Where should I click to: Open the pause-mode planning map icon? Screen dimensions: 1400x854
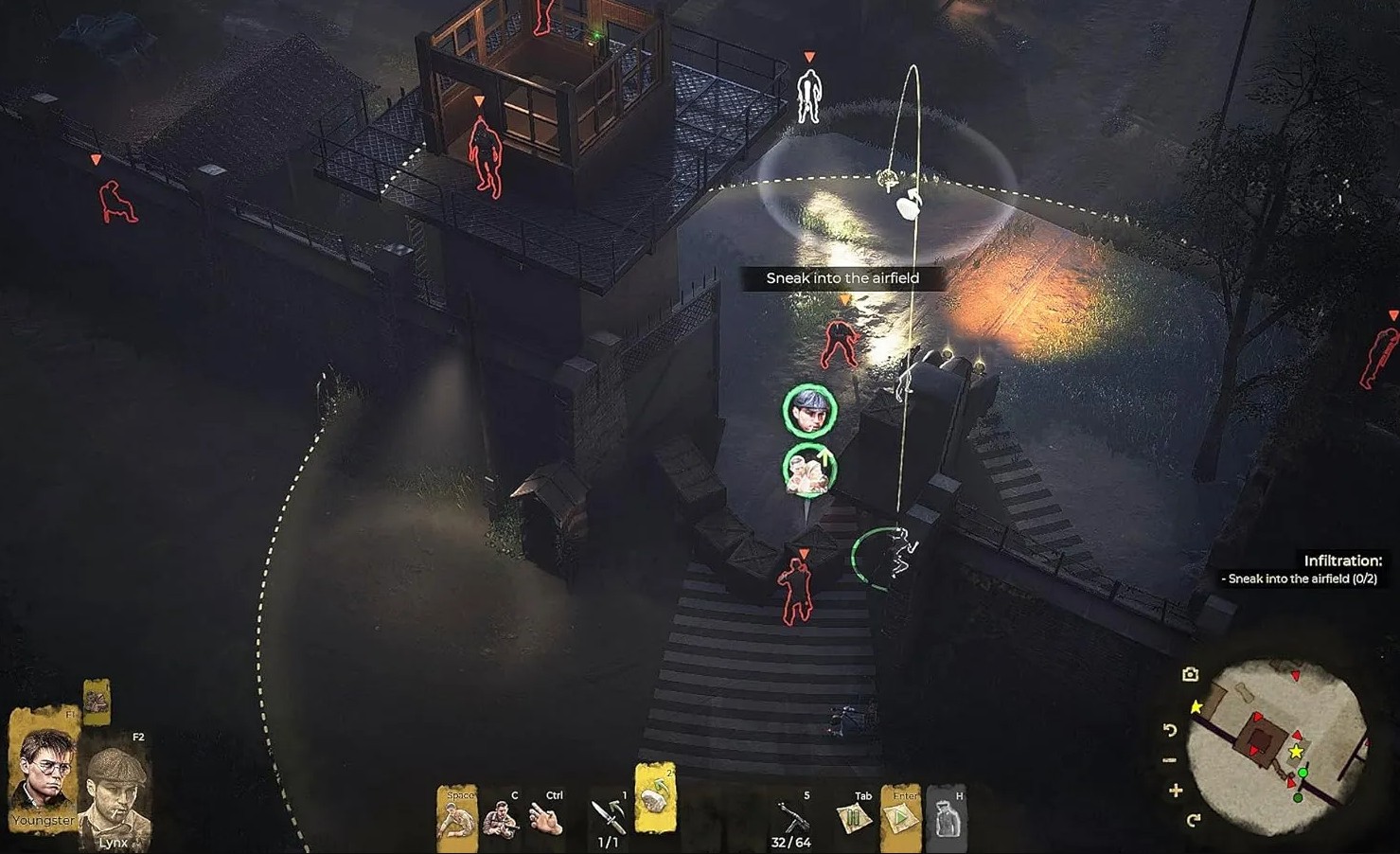click(853, 817)
